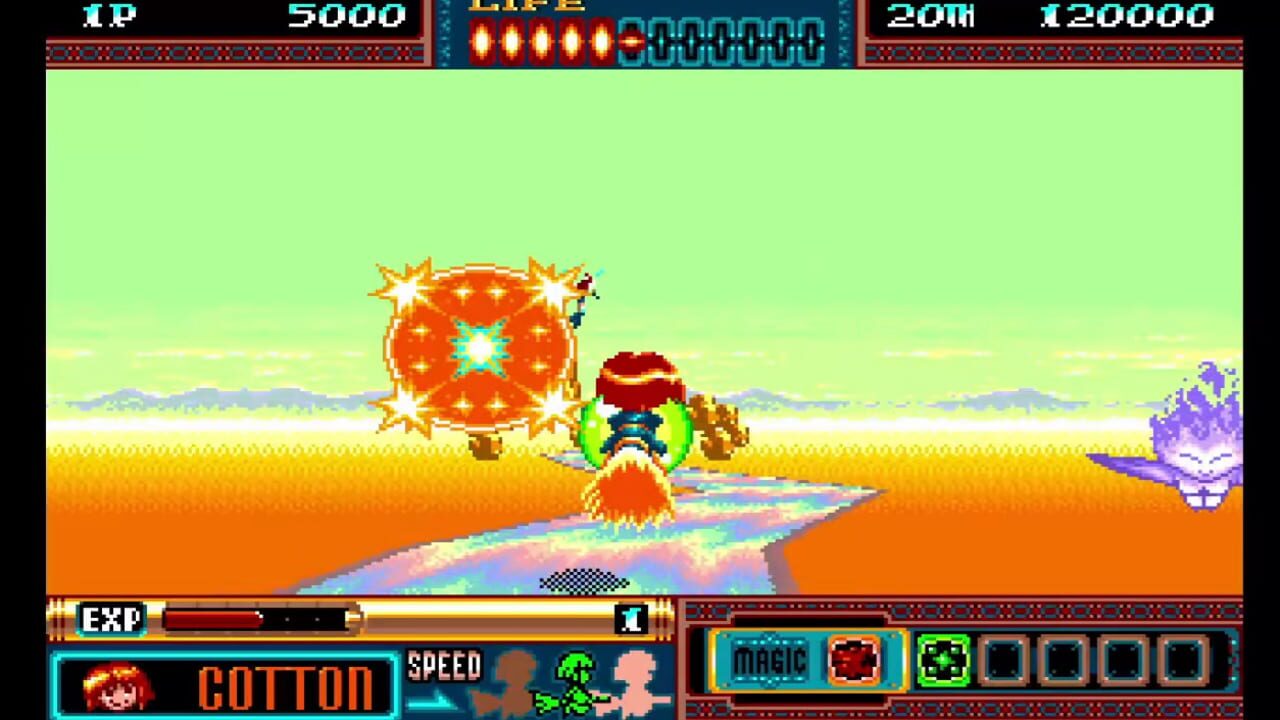Select the red magic crystal icon
The height and width of the screenshot is (720, 1280).
[853, 661]
